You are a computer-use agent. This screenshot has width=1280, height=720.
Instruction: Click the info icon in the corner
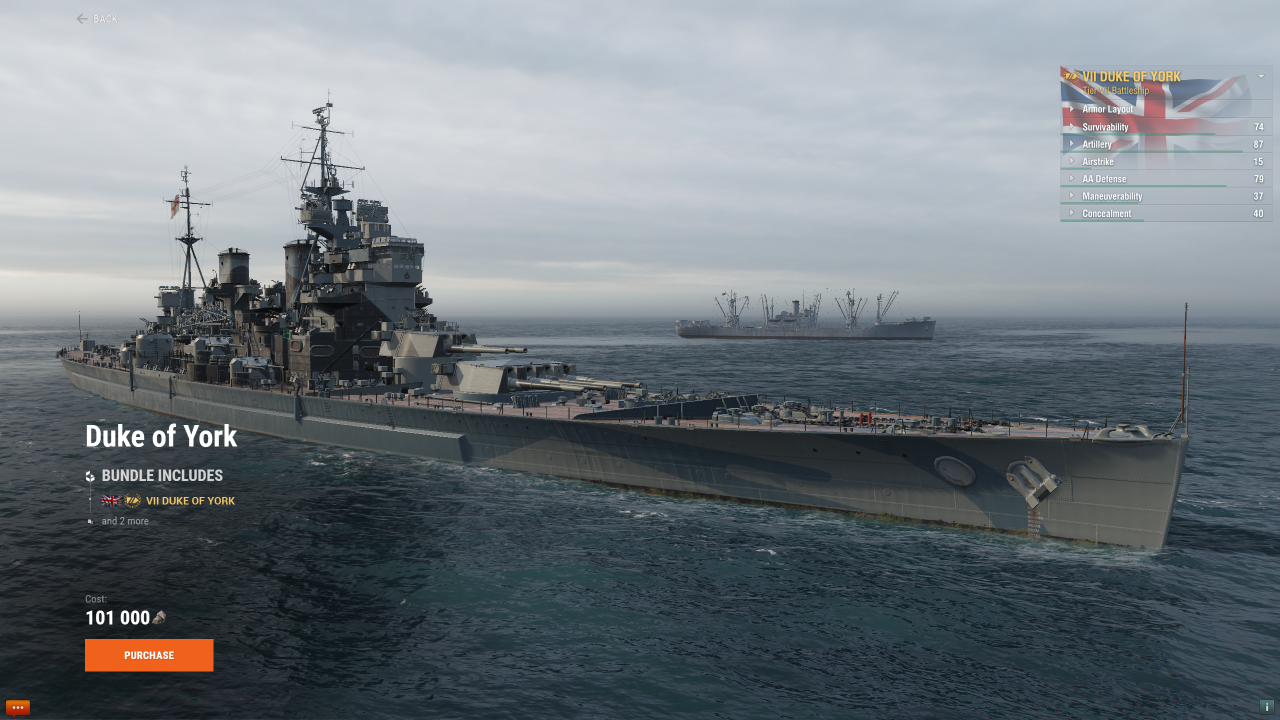pos(1266,707)
